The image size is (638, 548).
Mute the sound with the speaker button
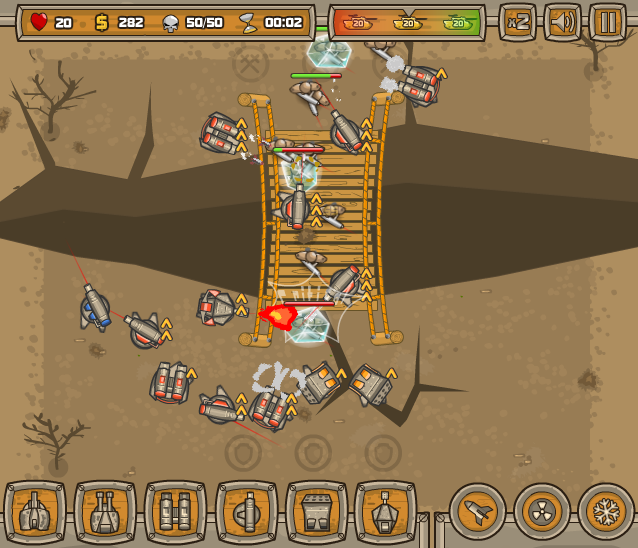click(562, 22)
